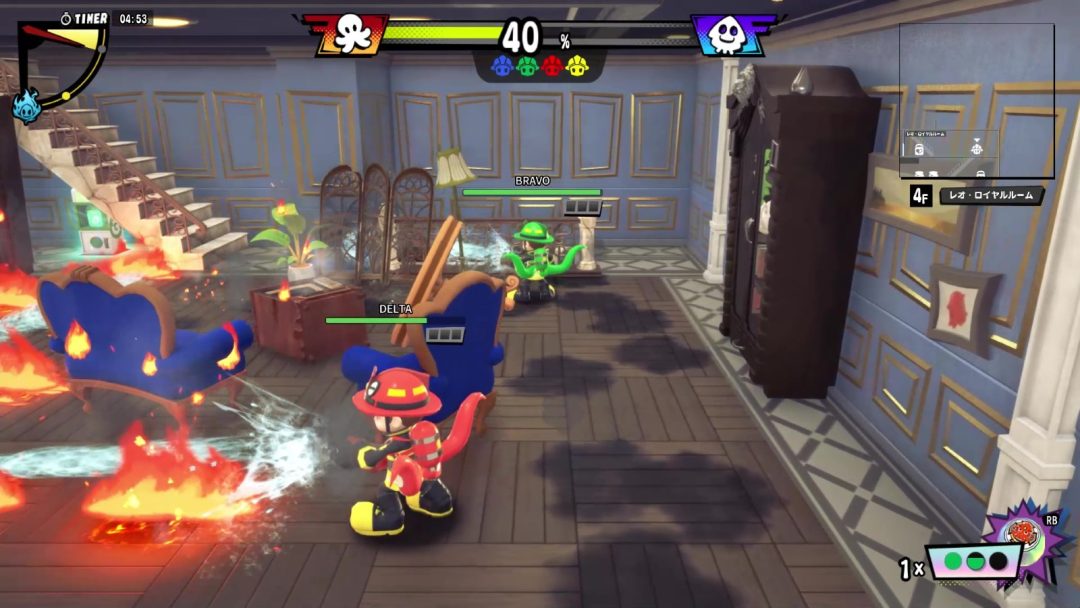Select the 4F Leo Royal Room floor label
Image resolution: width=1080 pixels, height=608 pixels.
[977, 195]
